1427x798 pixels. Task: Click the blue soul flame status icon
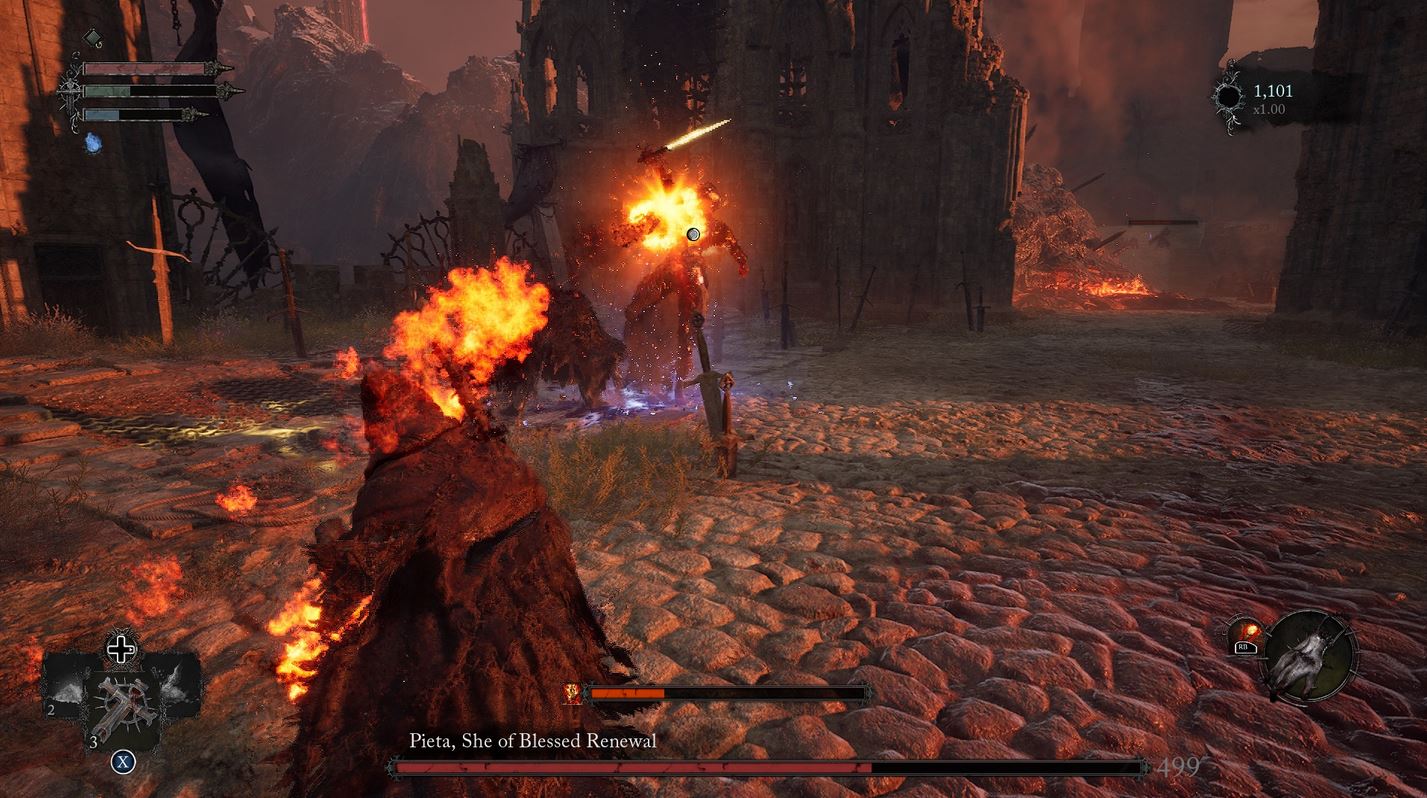[93, 144]
